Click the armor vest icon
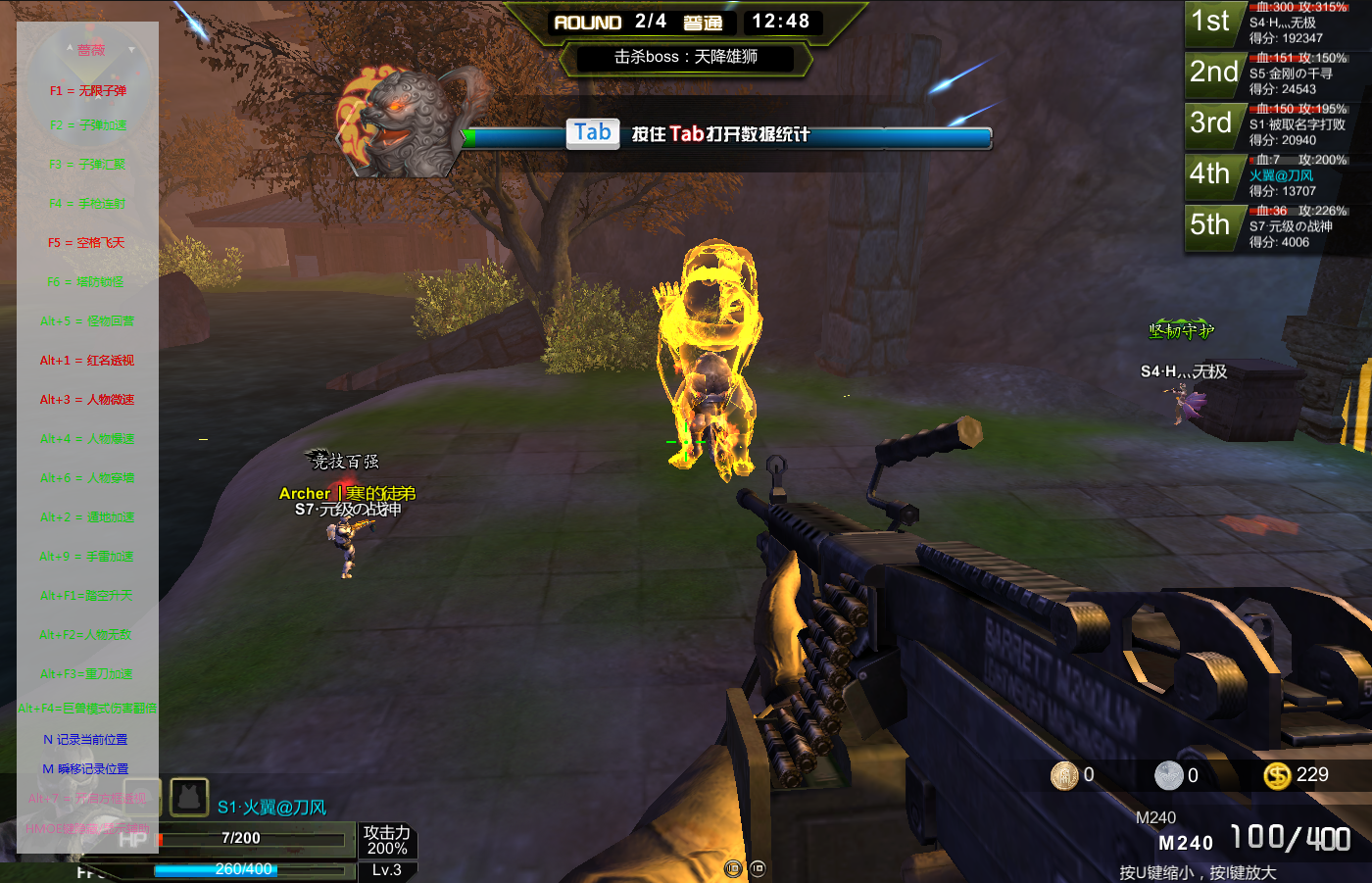The height and width of the screenshot is (883, 1372). (189, 798)
